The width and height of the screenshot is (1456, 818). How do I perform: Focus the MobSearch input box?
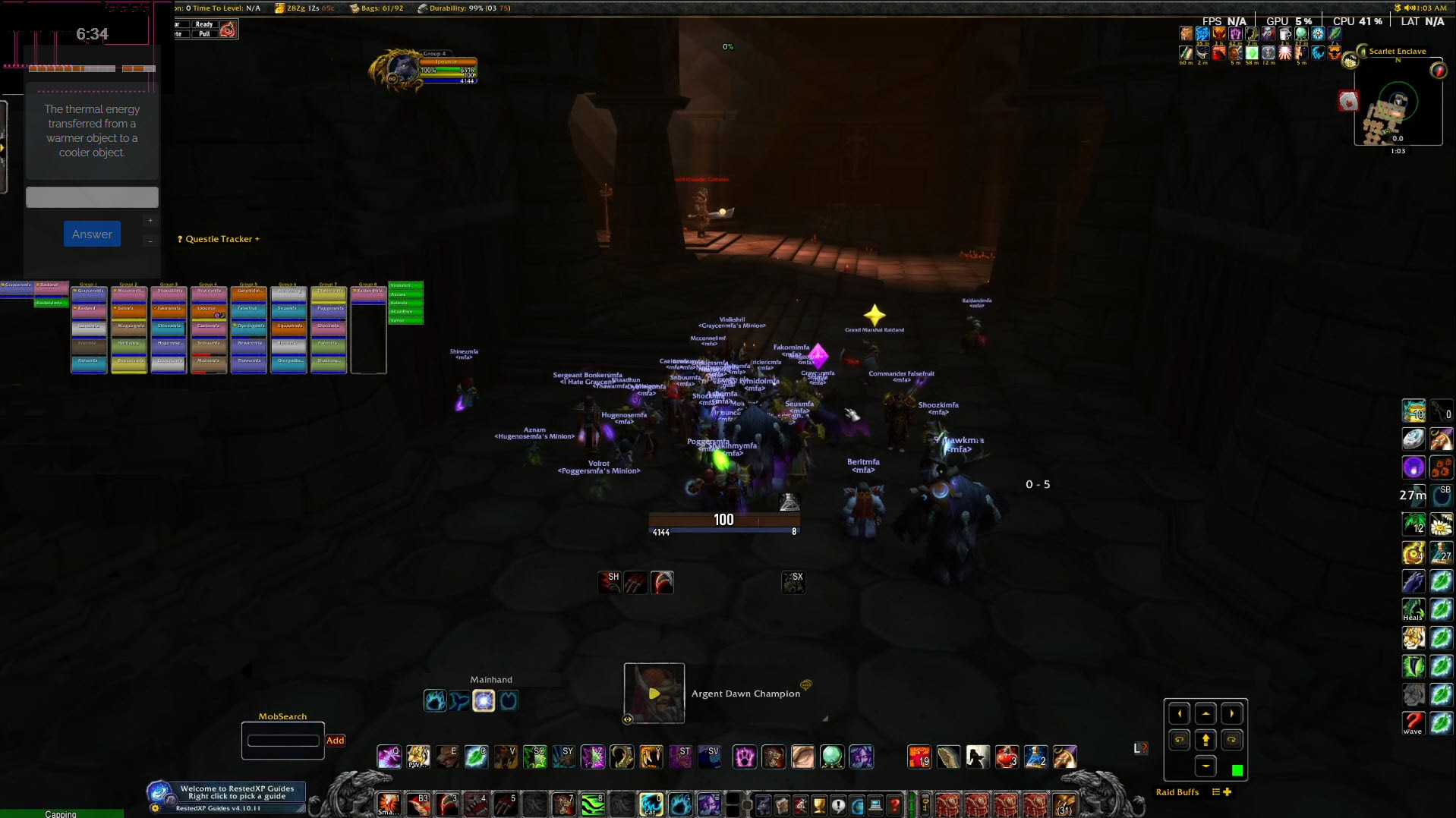click(283, 741)
